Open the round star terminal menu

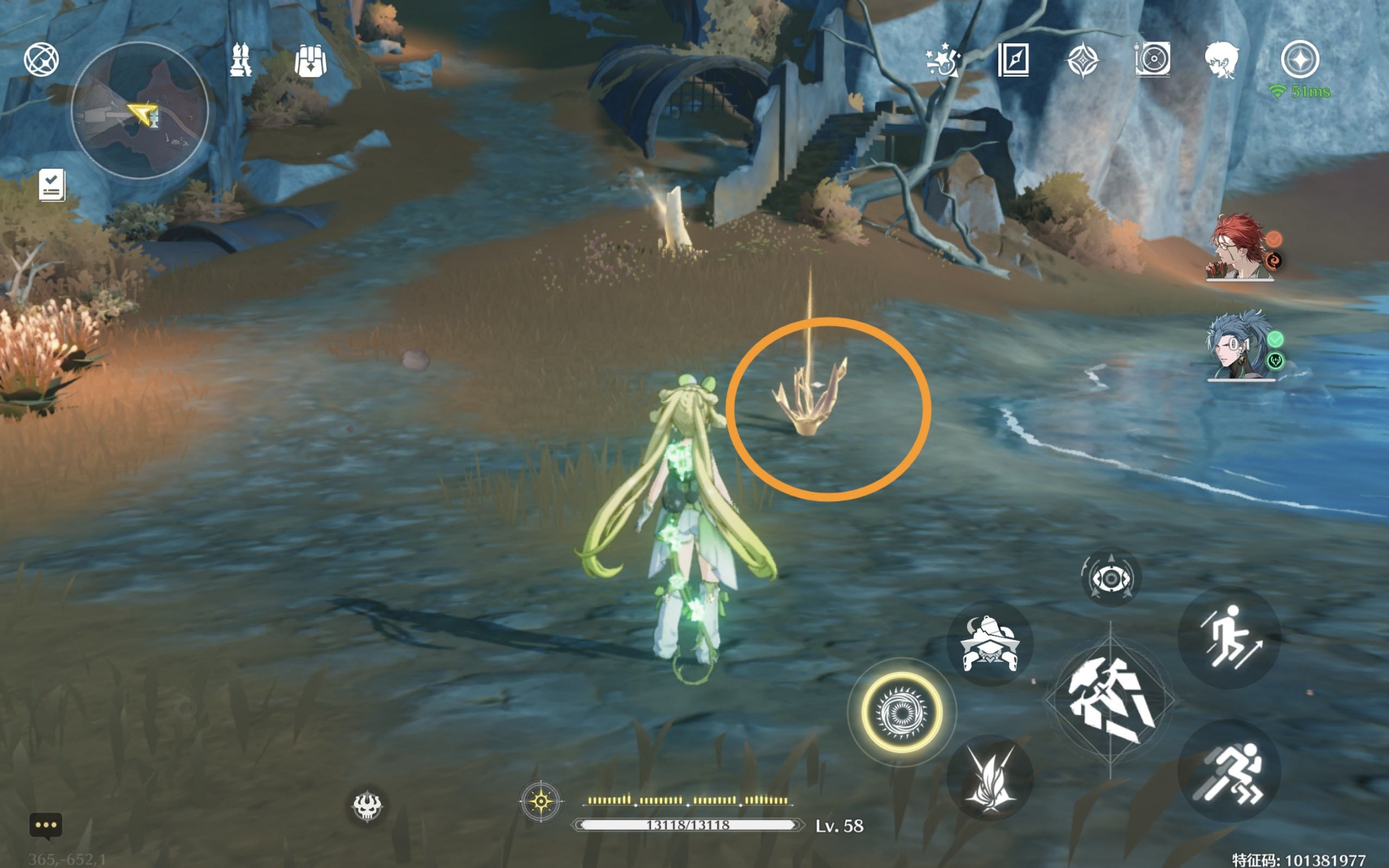coord(1299,59)
